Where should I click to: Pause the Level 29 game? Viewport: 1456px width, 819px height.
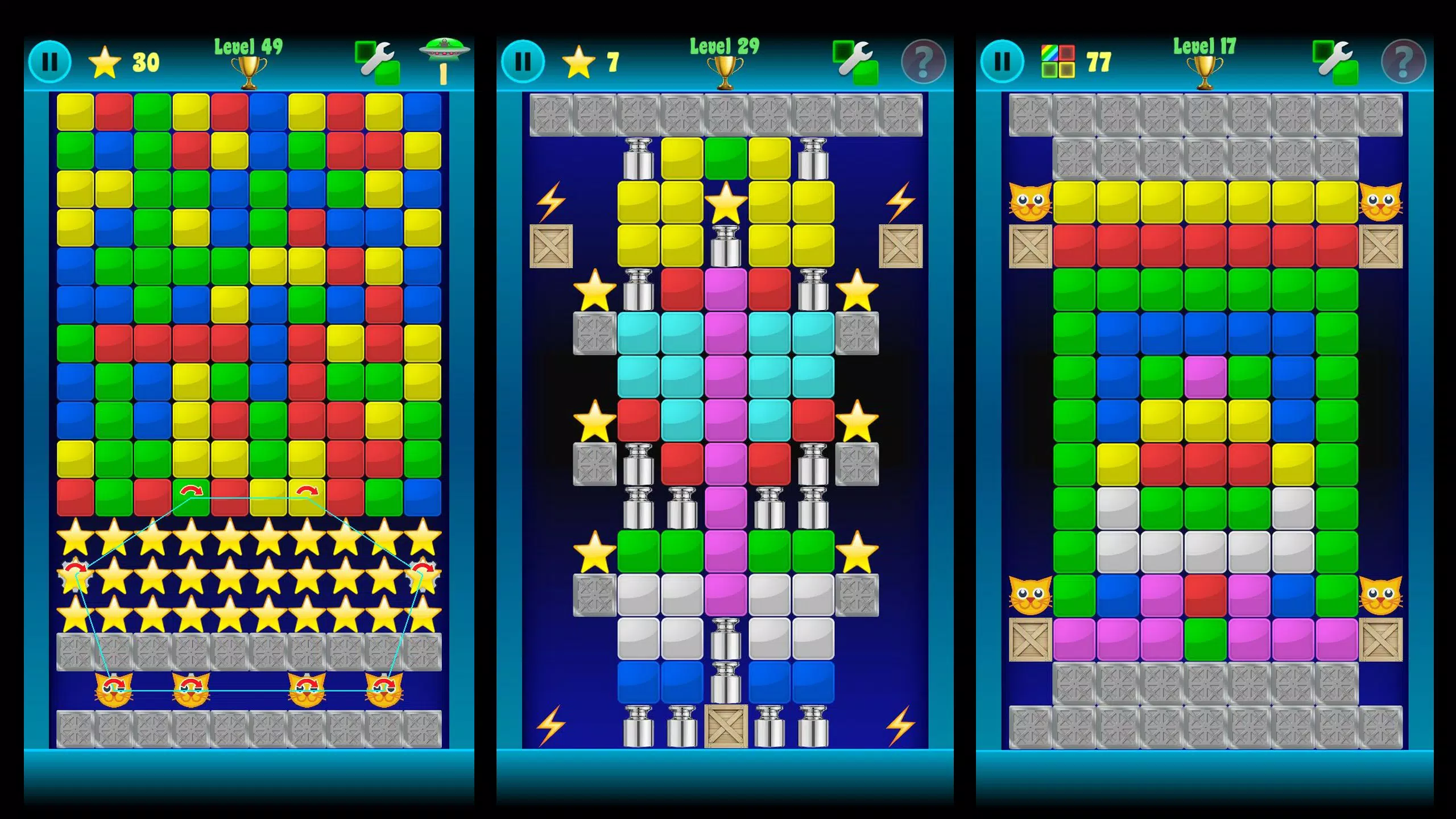pyautogui.click(x=523, y=61)
